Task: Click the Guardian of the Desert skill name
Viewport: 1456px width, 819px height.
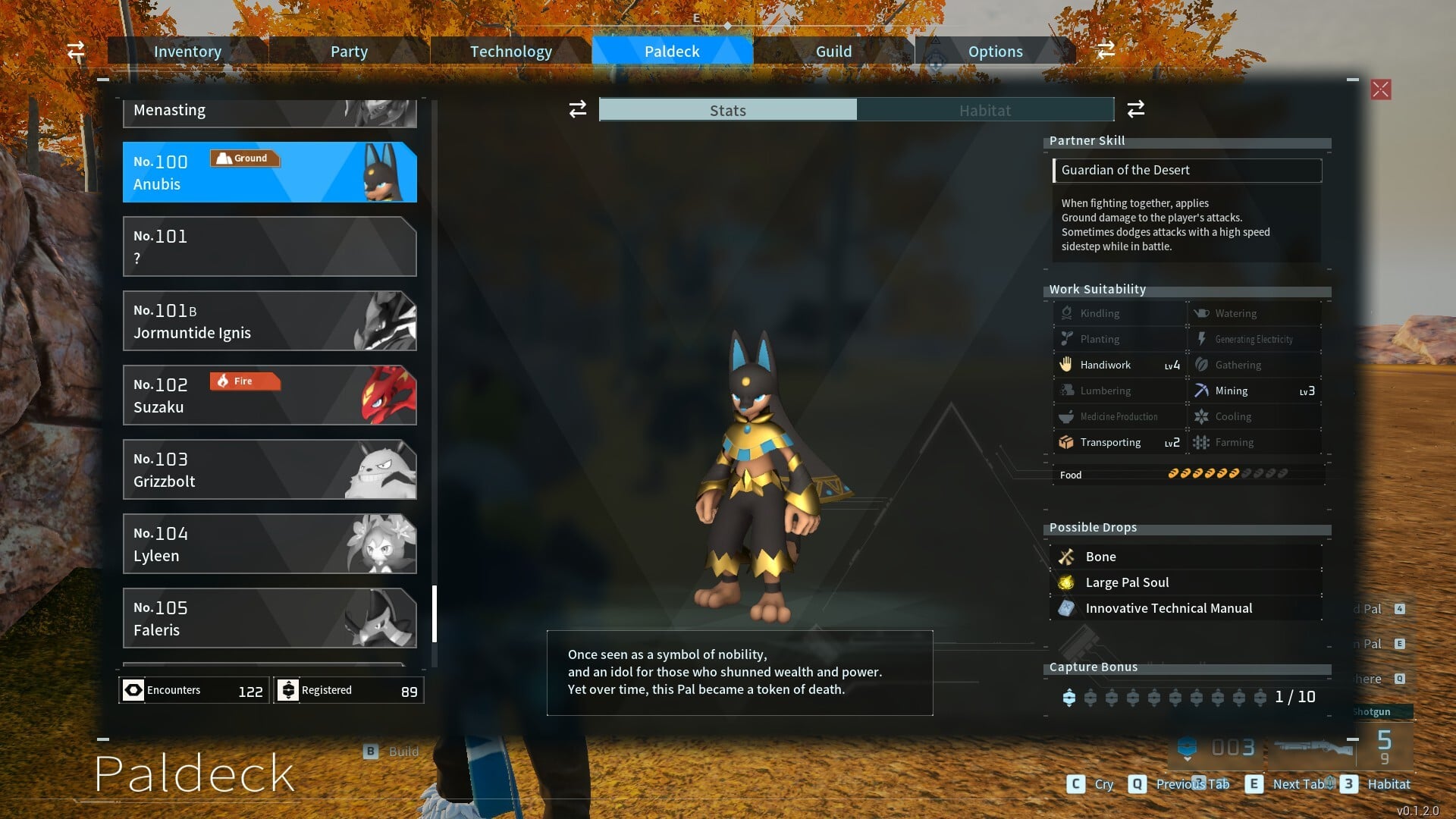Action: coord(1126,170)
